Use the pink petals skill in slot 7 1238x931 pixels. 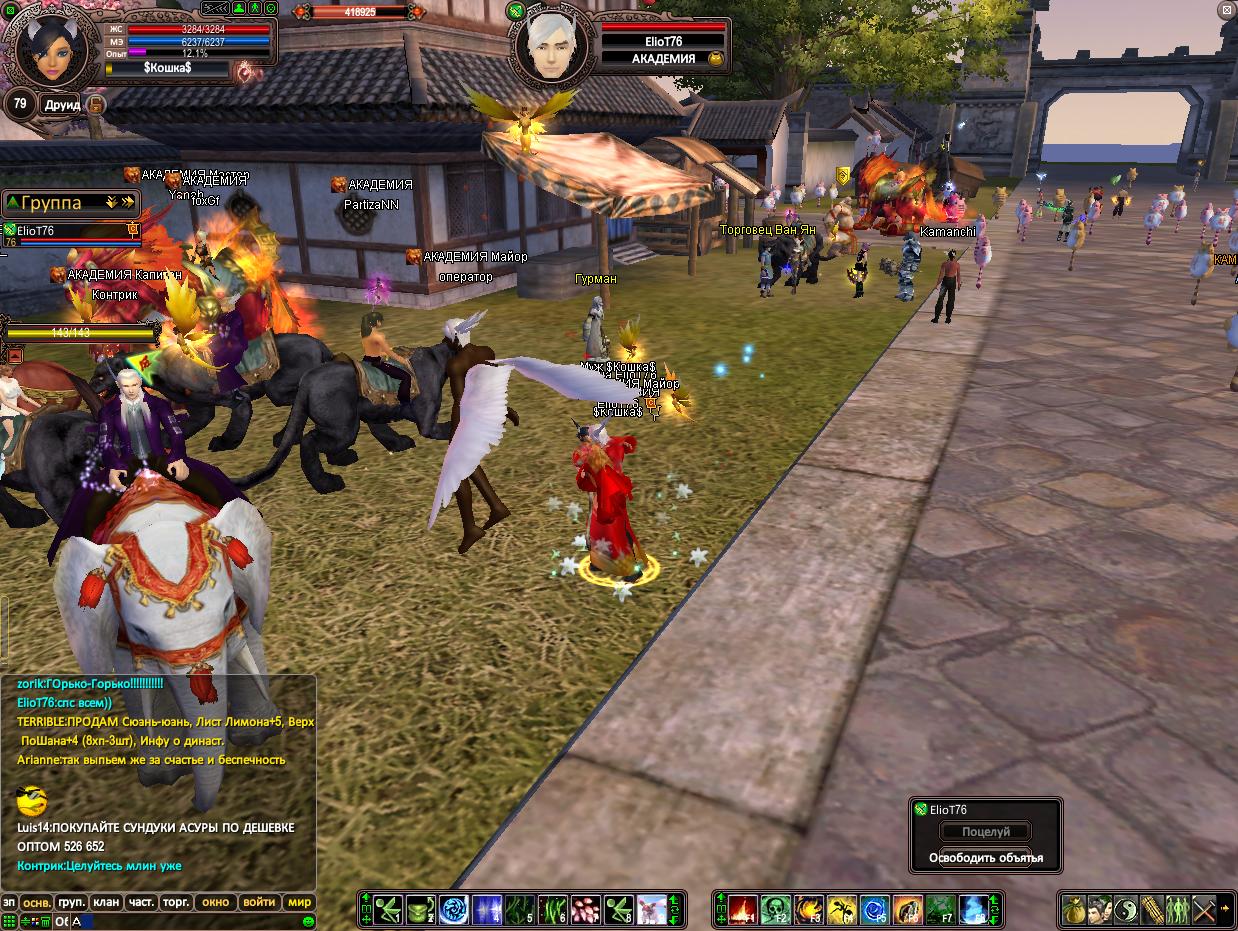[x=587, y=909]
